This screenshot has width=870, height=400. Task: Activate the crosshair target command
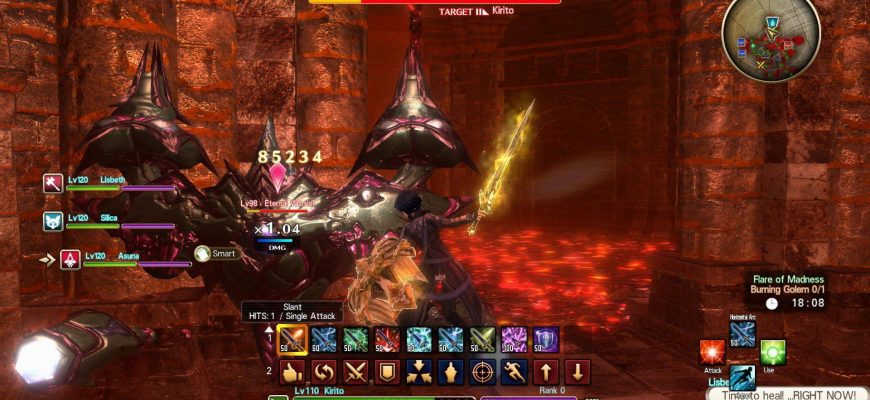tap(482, 373)
